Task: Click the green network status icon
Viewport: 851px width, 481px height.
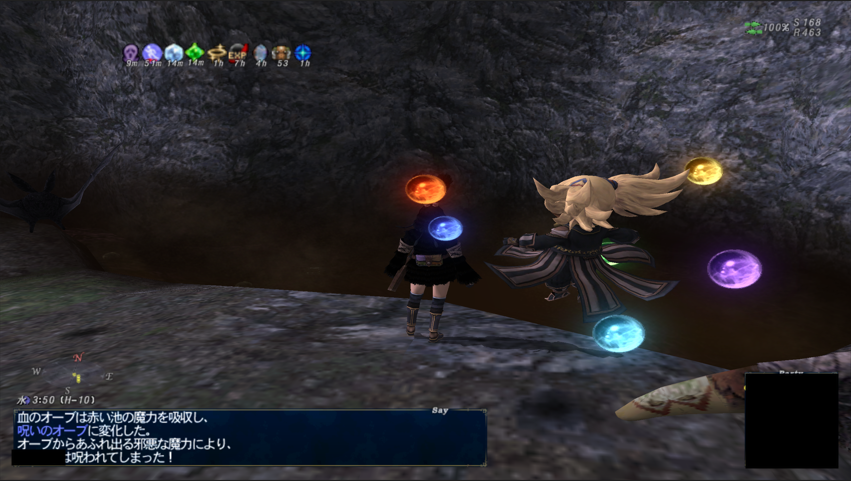Action: (754, 28)
